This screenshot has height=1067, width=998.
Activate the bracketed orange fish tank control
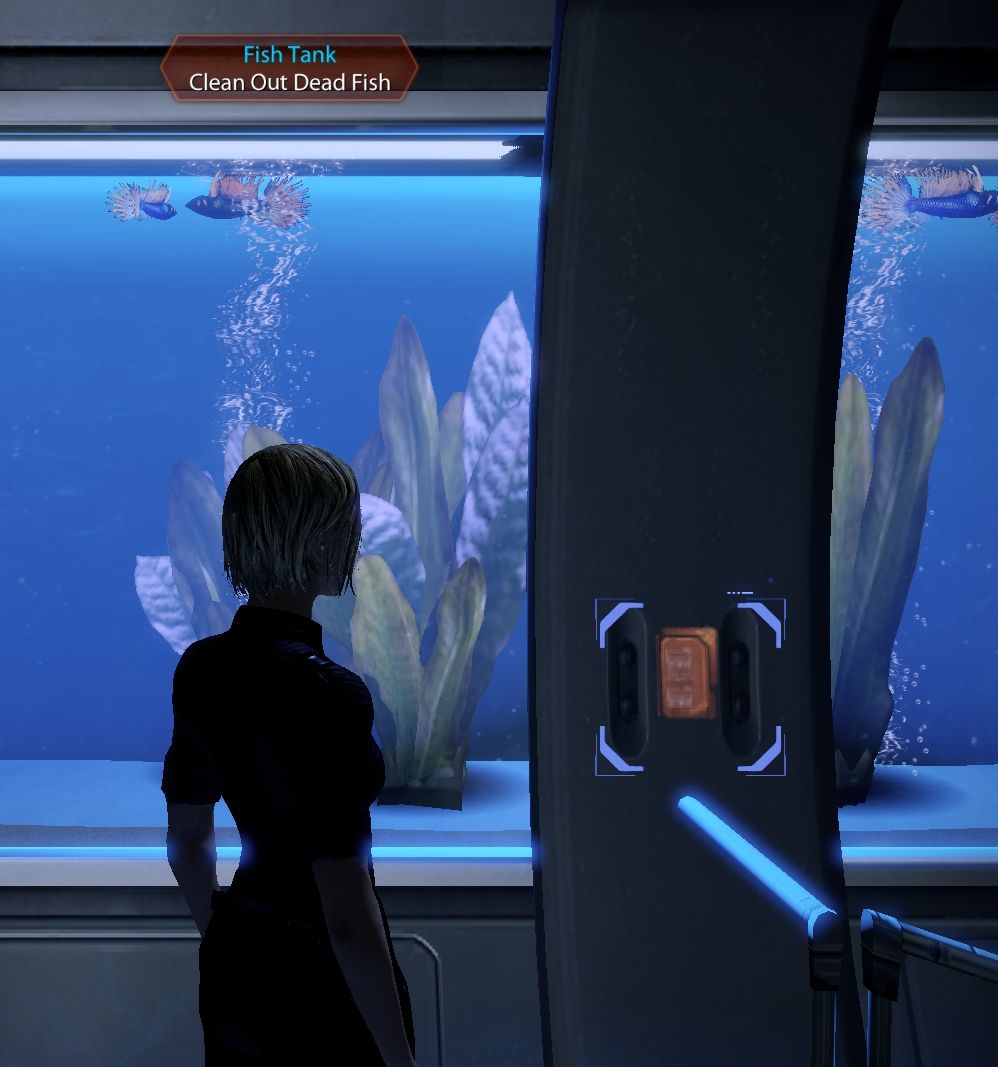tap(689, 672)
